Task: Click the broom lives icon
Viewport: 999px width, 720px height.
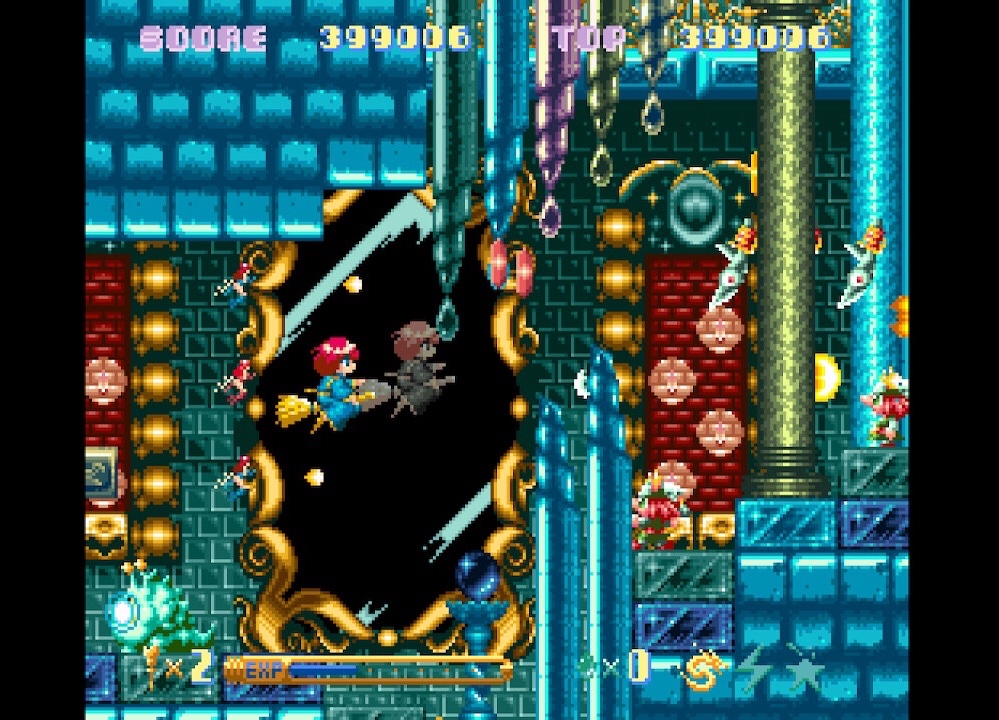Action: [152, 668]
